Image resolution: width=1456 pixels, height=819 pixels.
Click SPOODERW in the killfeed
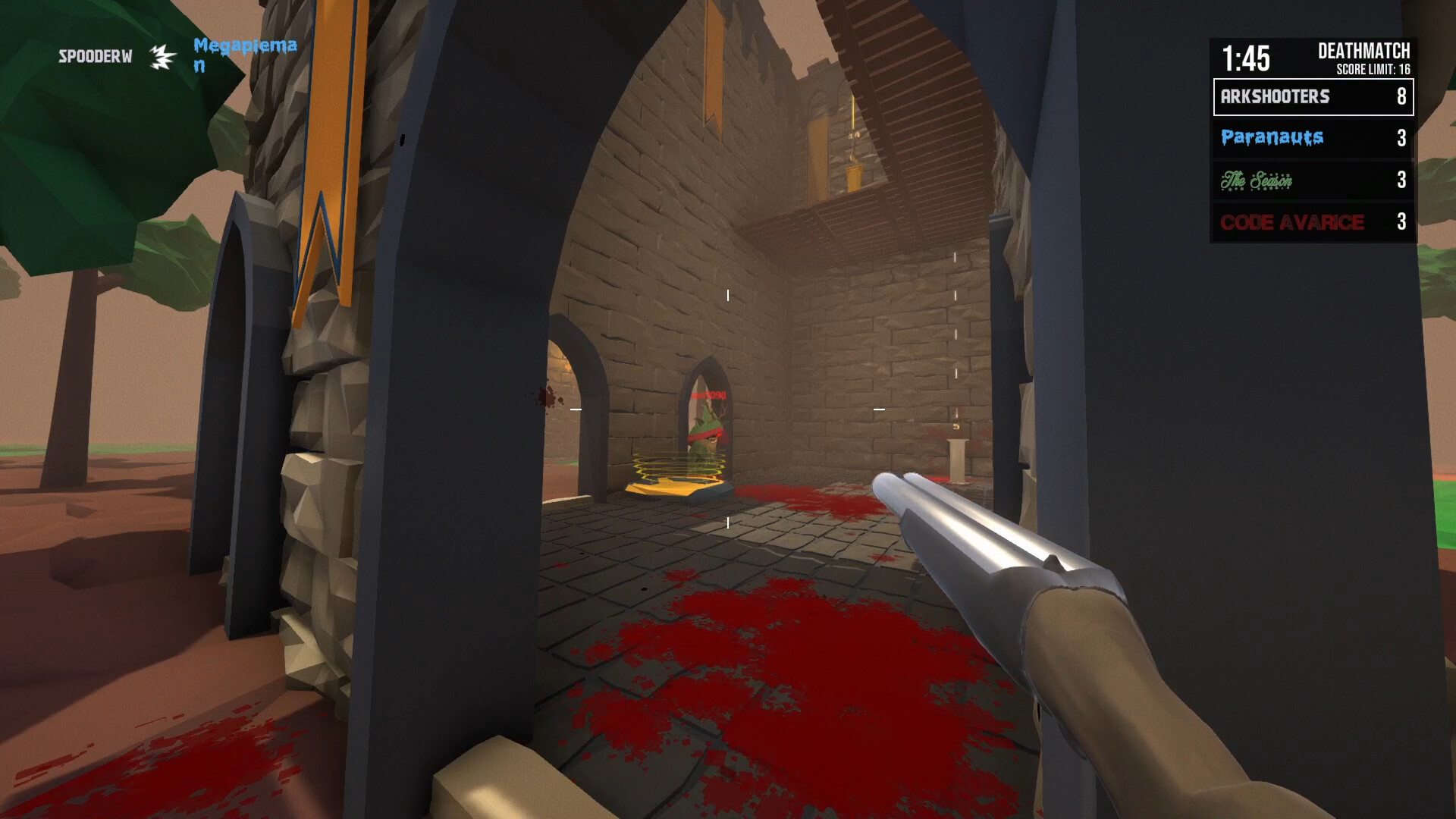pos(94,55)
